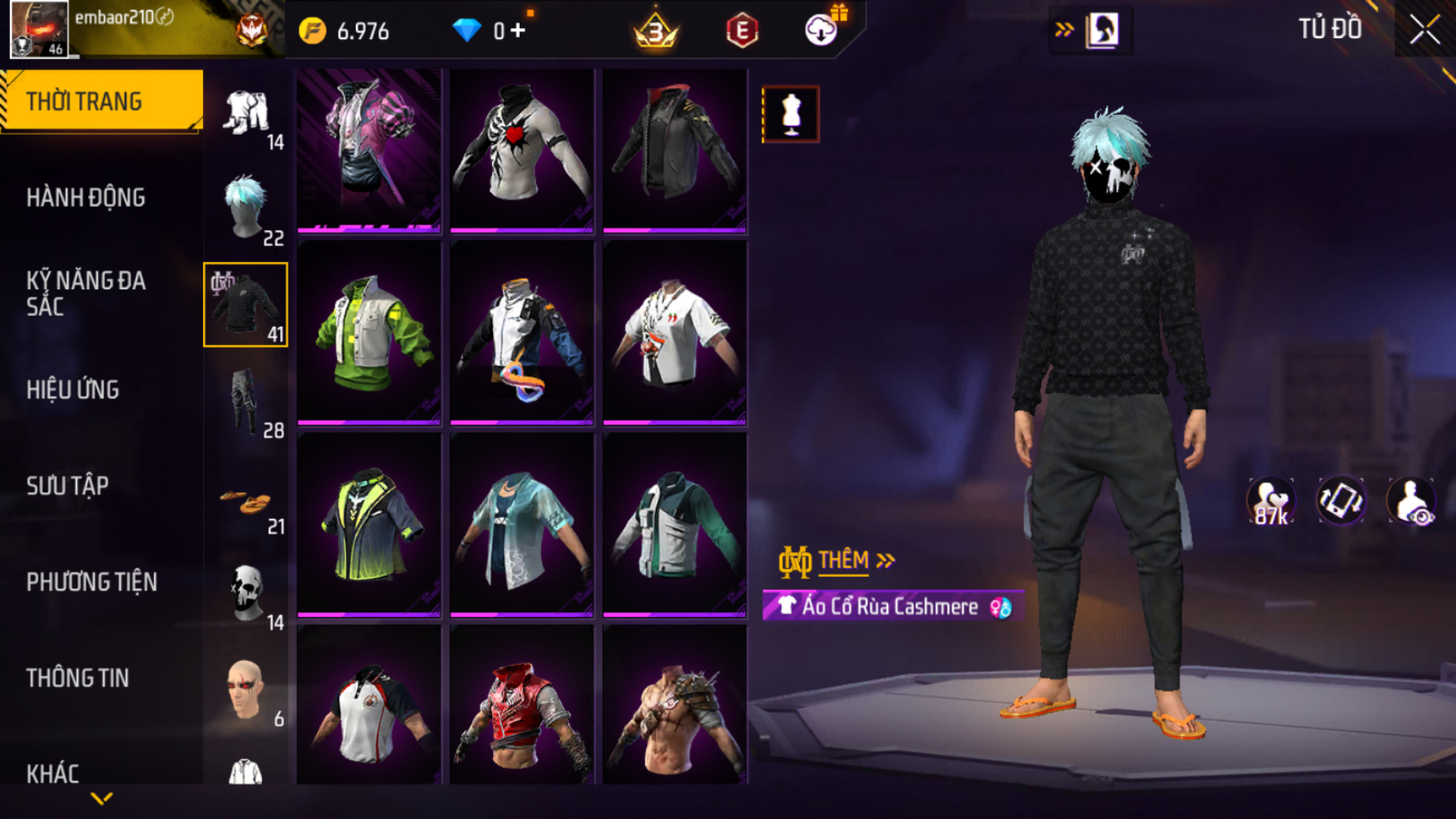Equip the pink striped jacket
1456x819 pixels.
click(368, 150)
